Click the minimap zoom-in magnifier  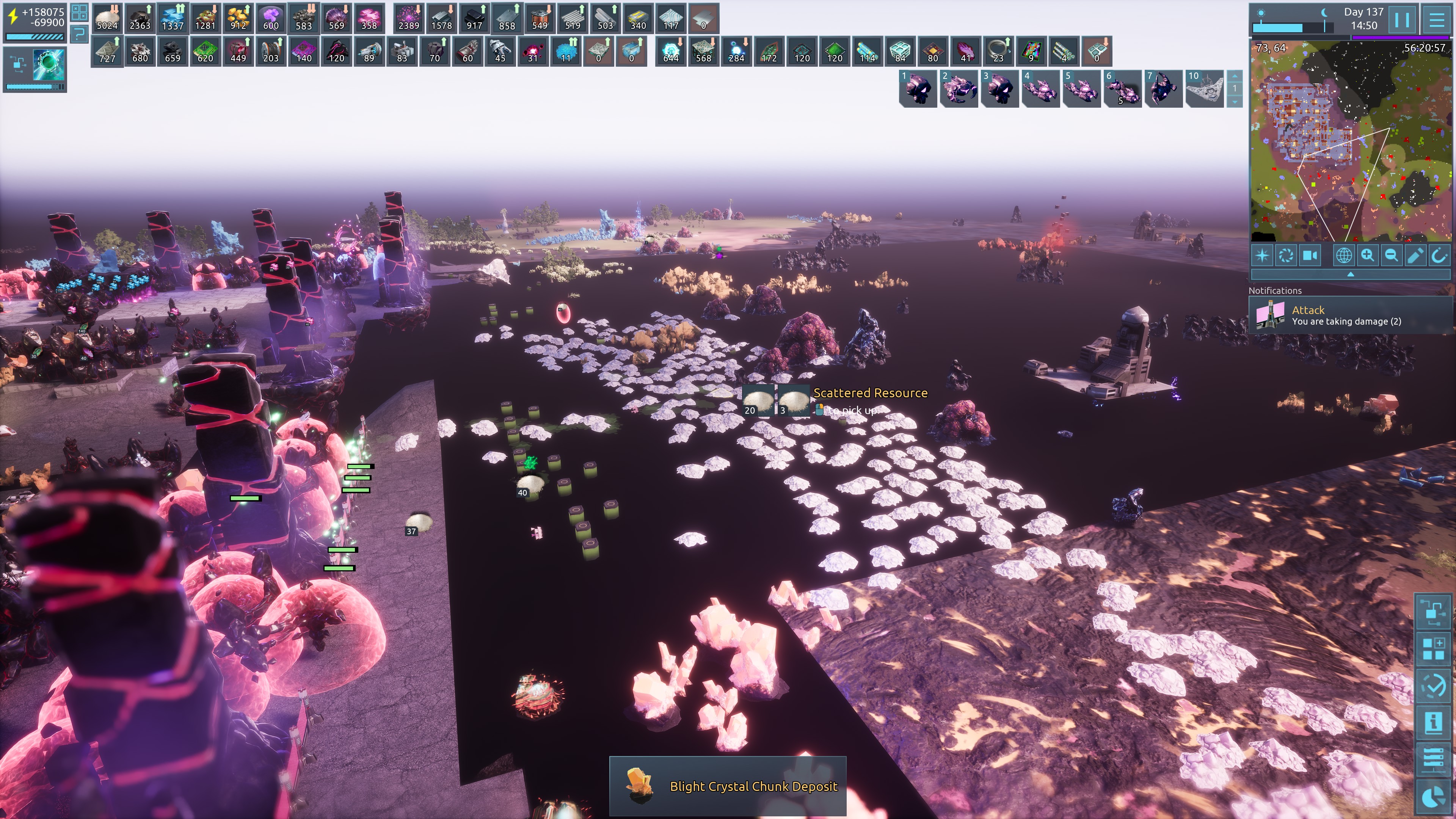tap(1367, 256)
